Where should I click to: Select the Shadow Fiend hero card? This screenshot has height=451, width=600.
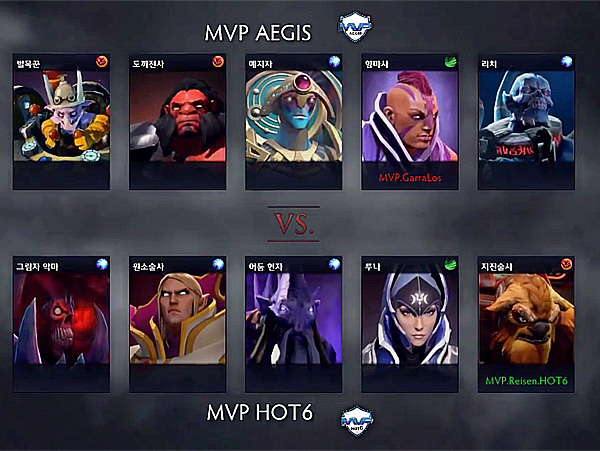coord(61,323)
